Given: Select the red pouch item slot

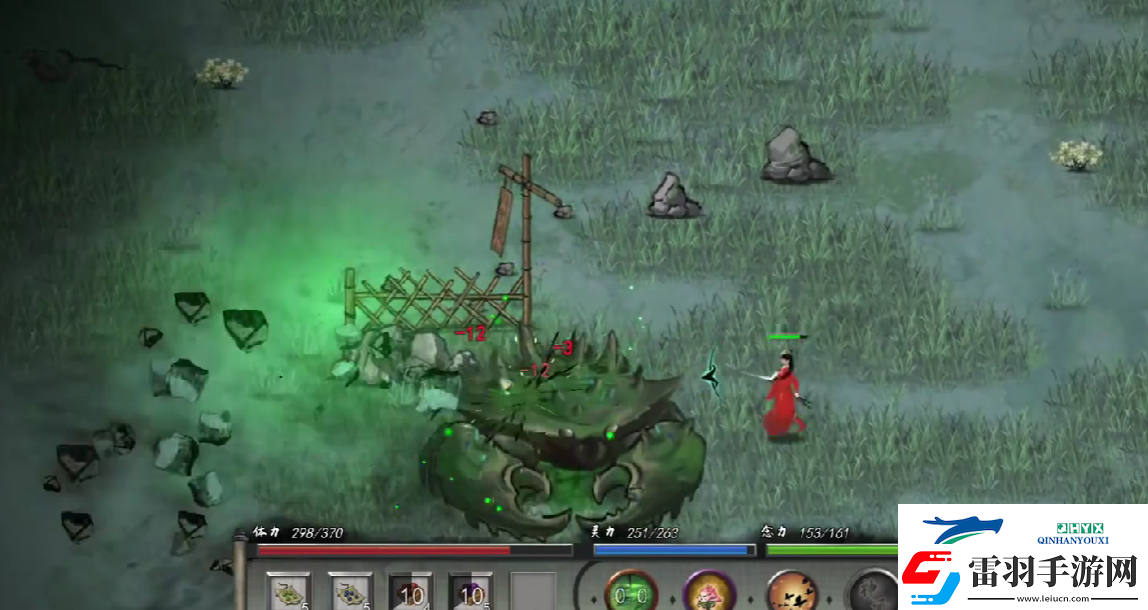Looking at the screenshot, I should click(410, 591).
